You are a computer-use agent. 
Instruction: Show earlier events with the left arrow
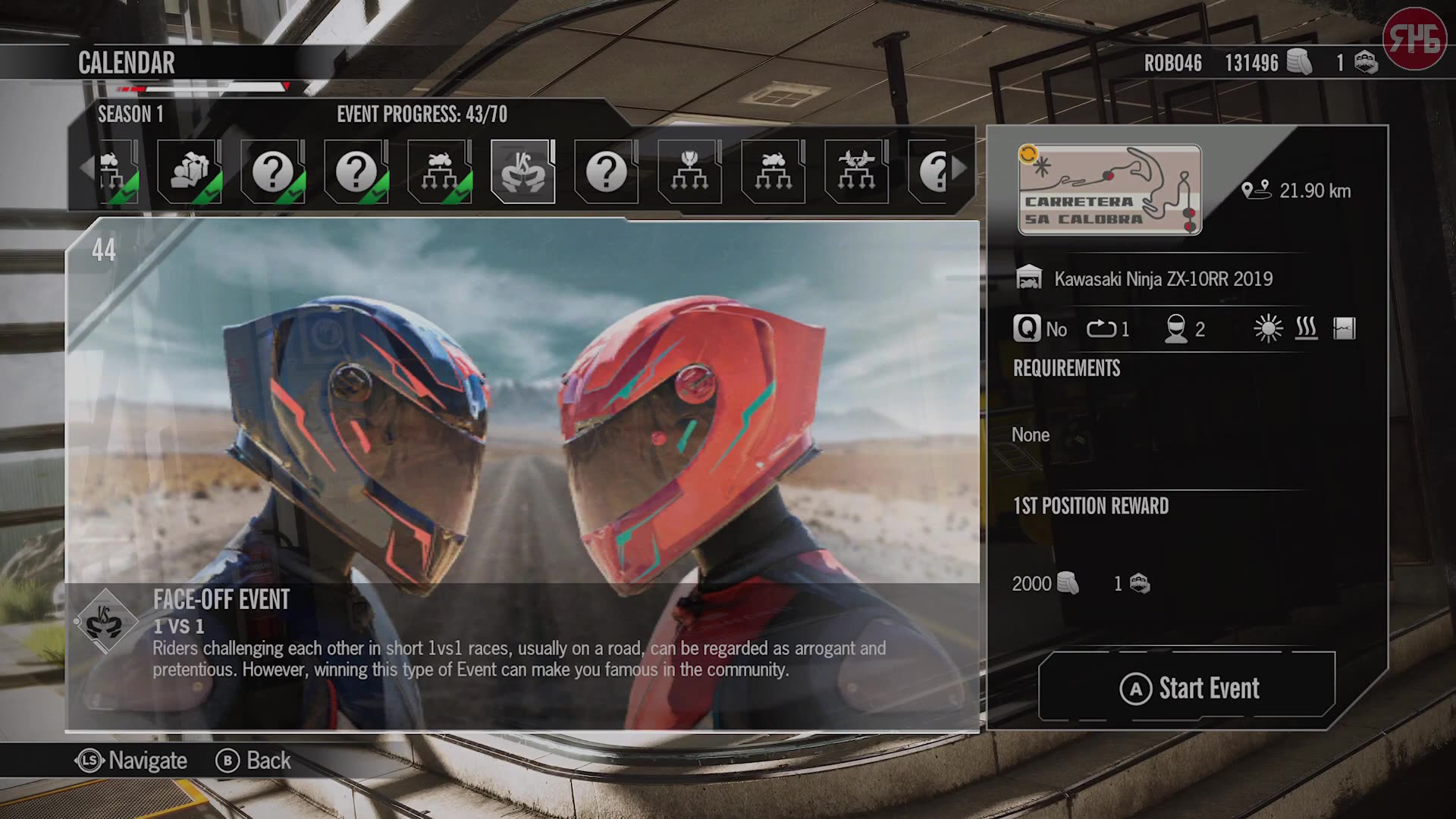87,168
